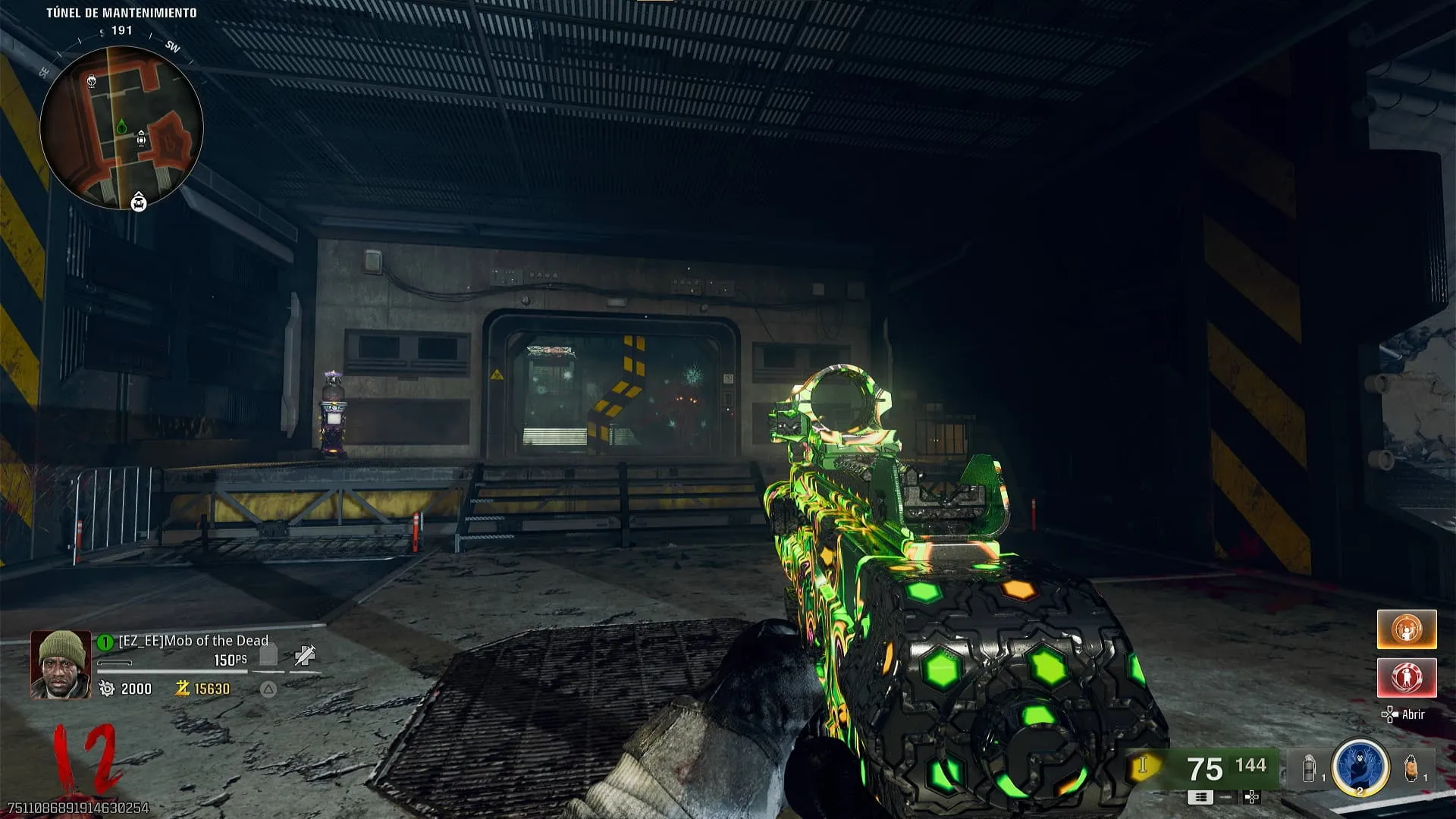Image resolution: width=1456 pixels, height=819 pixels.
Task: Select the tactical grenade slot
Action: click(1310, 769)
